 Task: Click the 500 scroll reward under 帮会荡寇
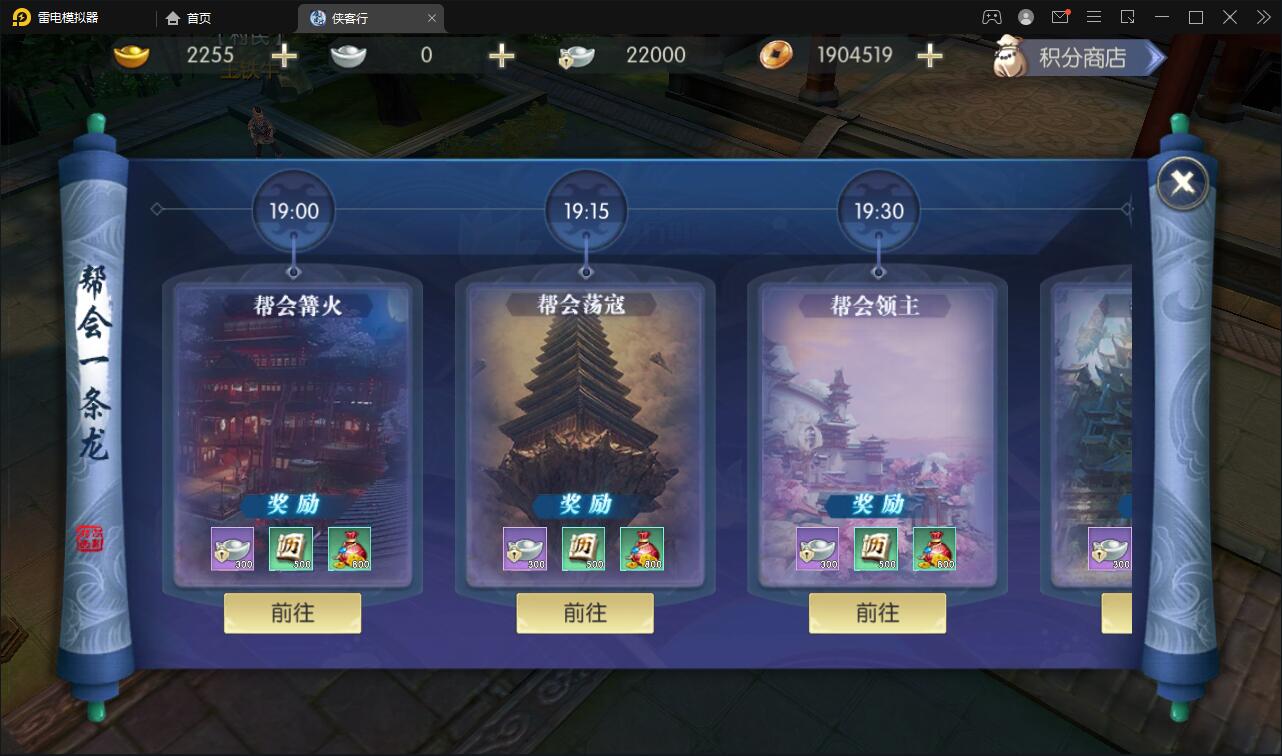click(x=583, y=548)
